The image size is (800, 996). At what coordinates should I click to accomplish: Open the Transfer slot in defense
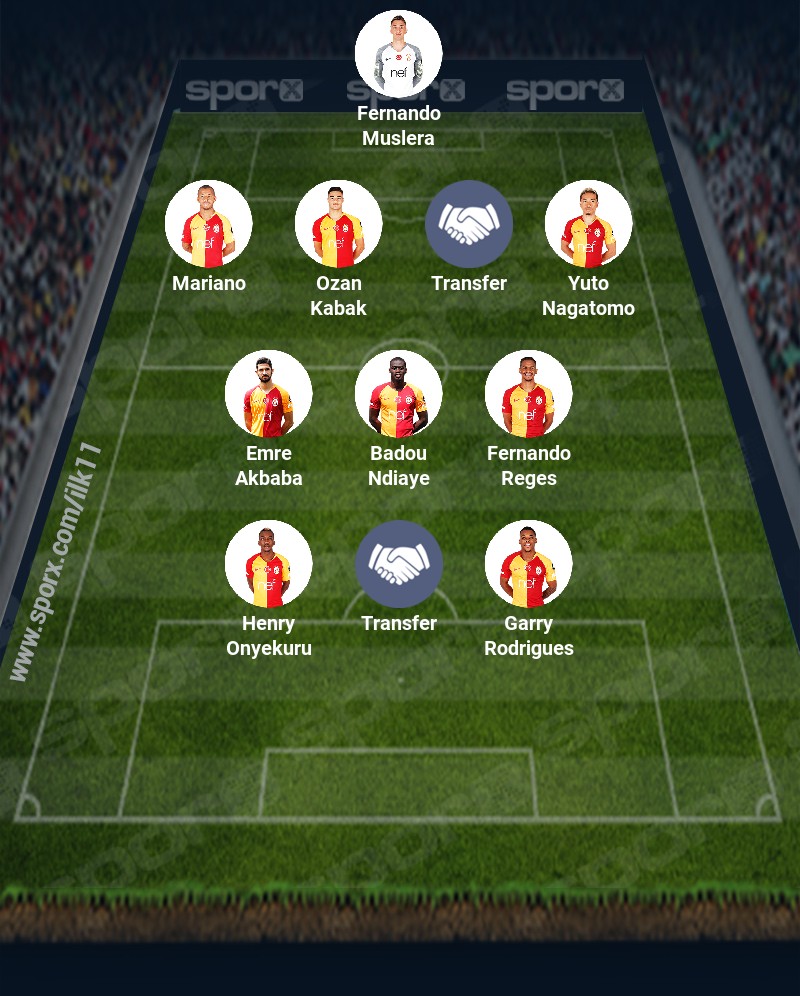tap(468, 224)
